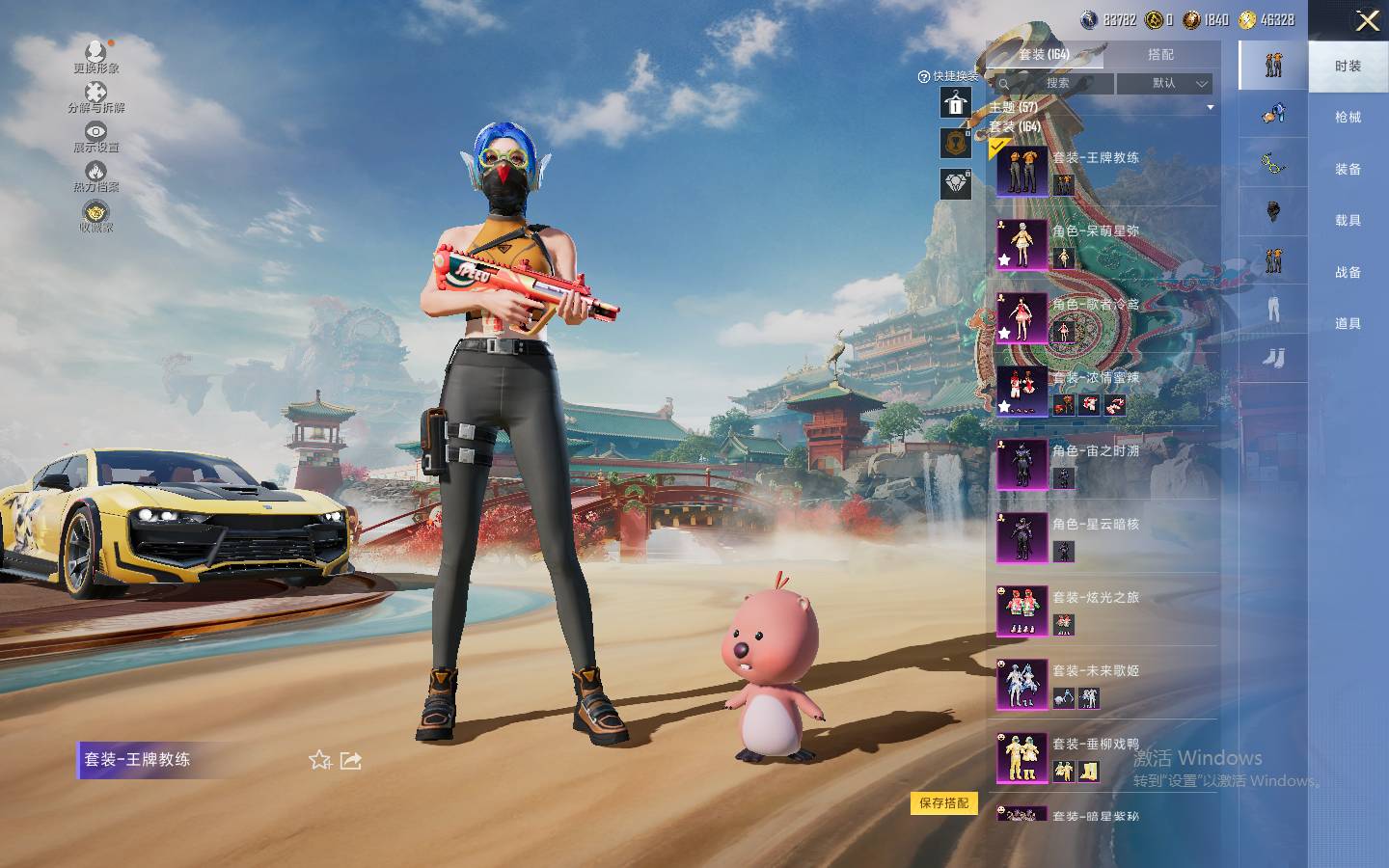Open the 更换形象 change appearance option
This screenshot has height=868, width=1389.
[x=95, y=56]
